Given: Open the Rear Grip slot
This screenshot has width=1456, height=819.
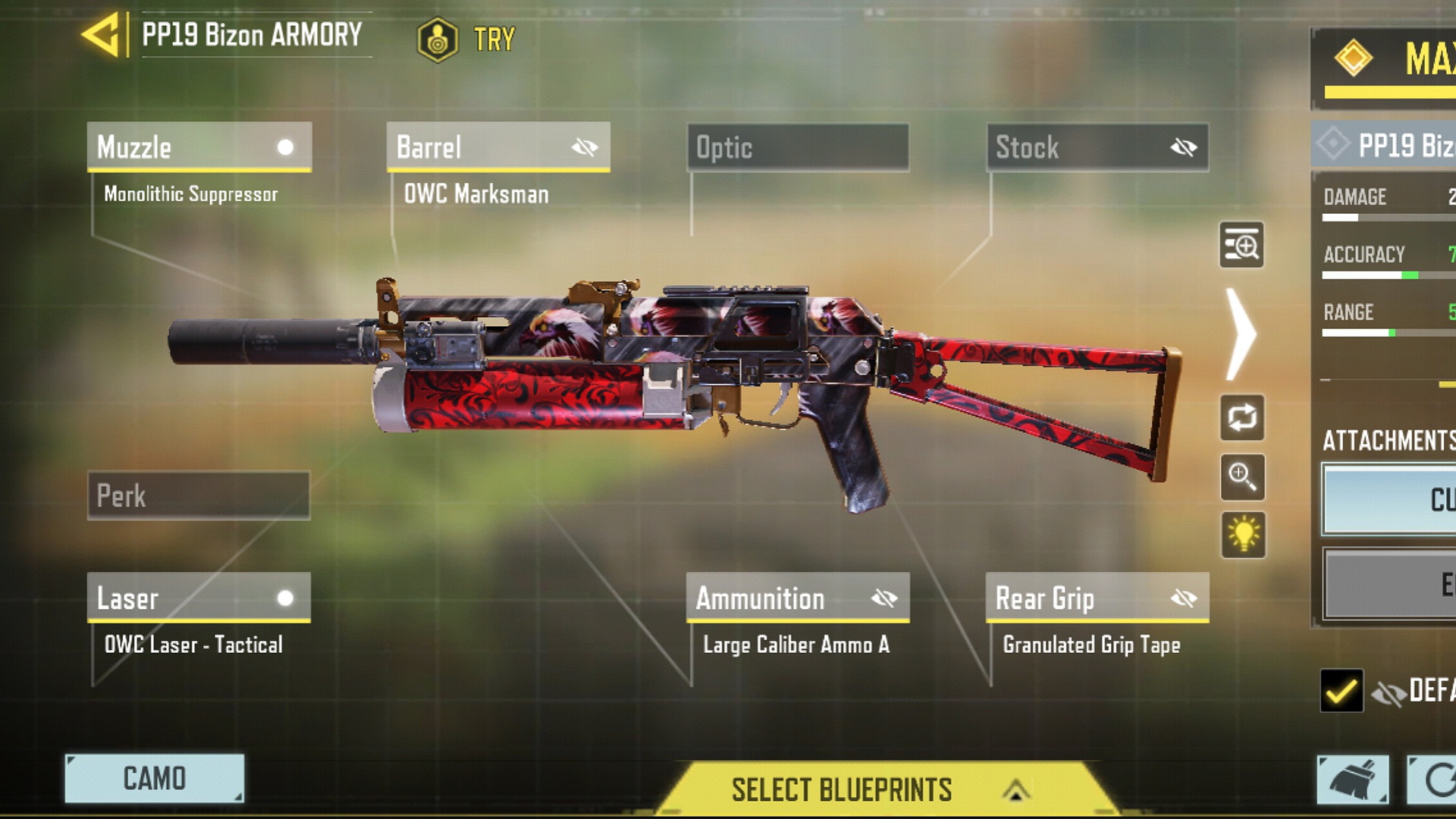Looking at the screenshot, I should point(1077,598).
